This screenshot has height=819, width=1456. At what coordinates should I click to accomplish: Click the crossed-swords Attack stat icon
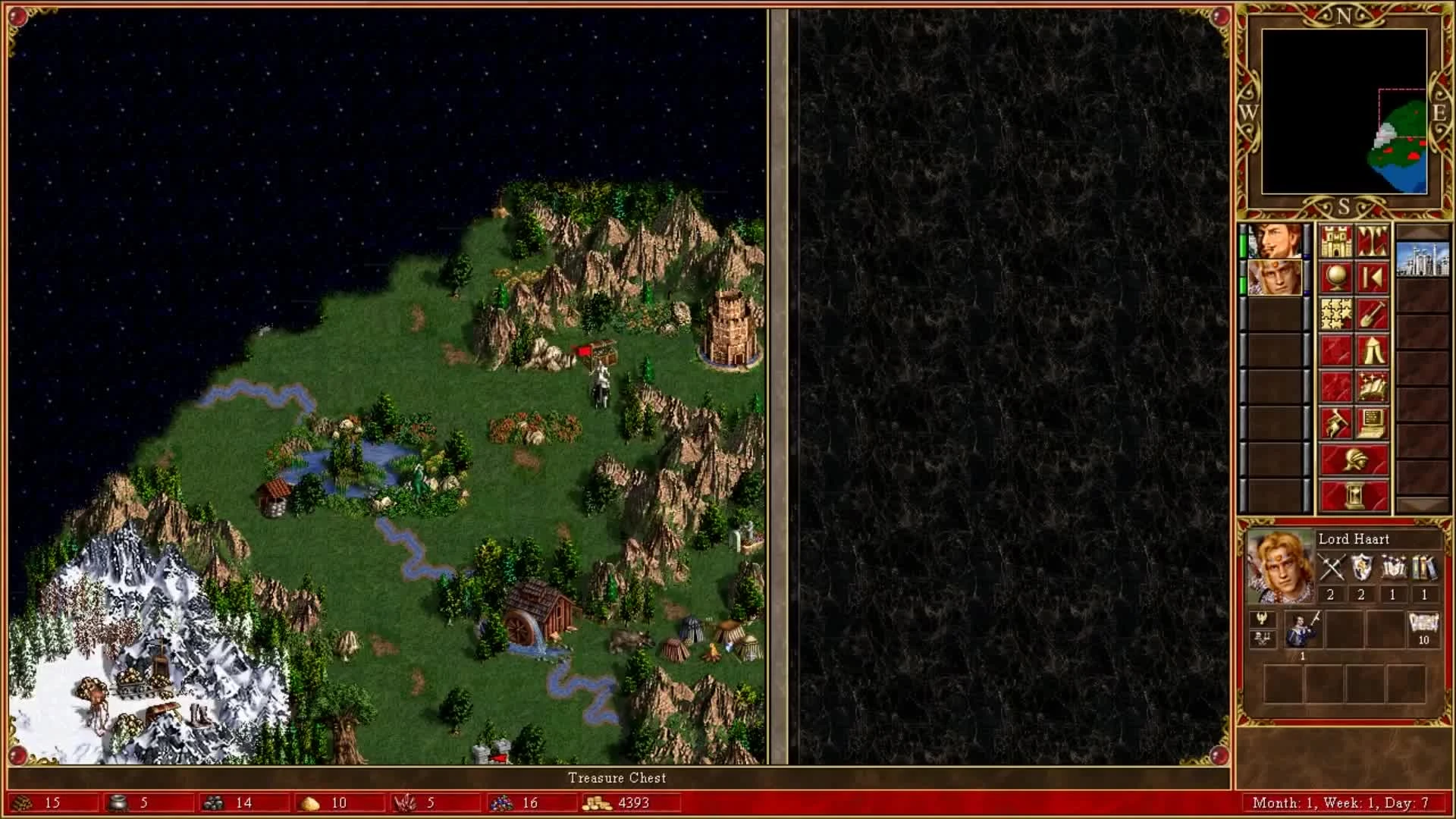tap(1332, 566)
